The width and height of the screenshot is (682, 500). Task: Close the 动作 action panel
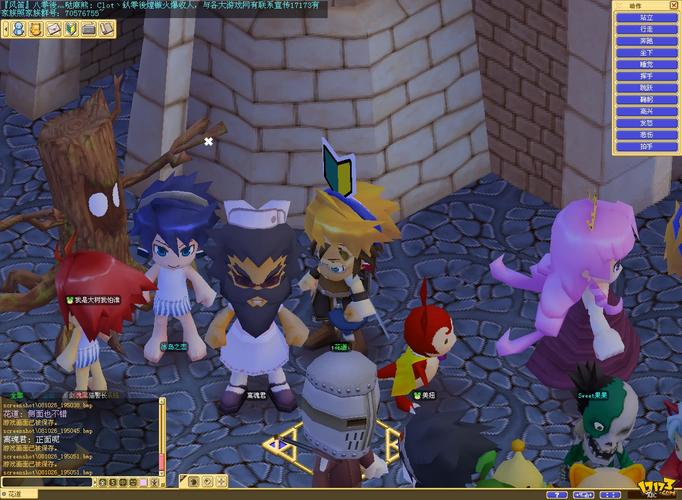pos(674,5)
